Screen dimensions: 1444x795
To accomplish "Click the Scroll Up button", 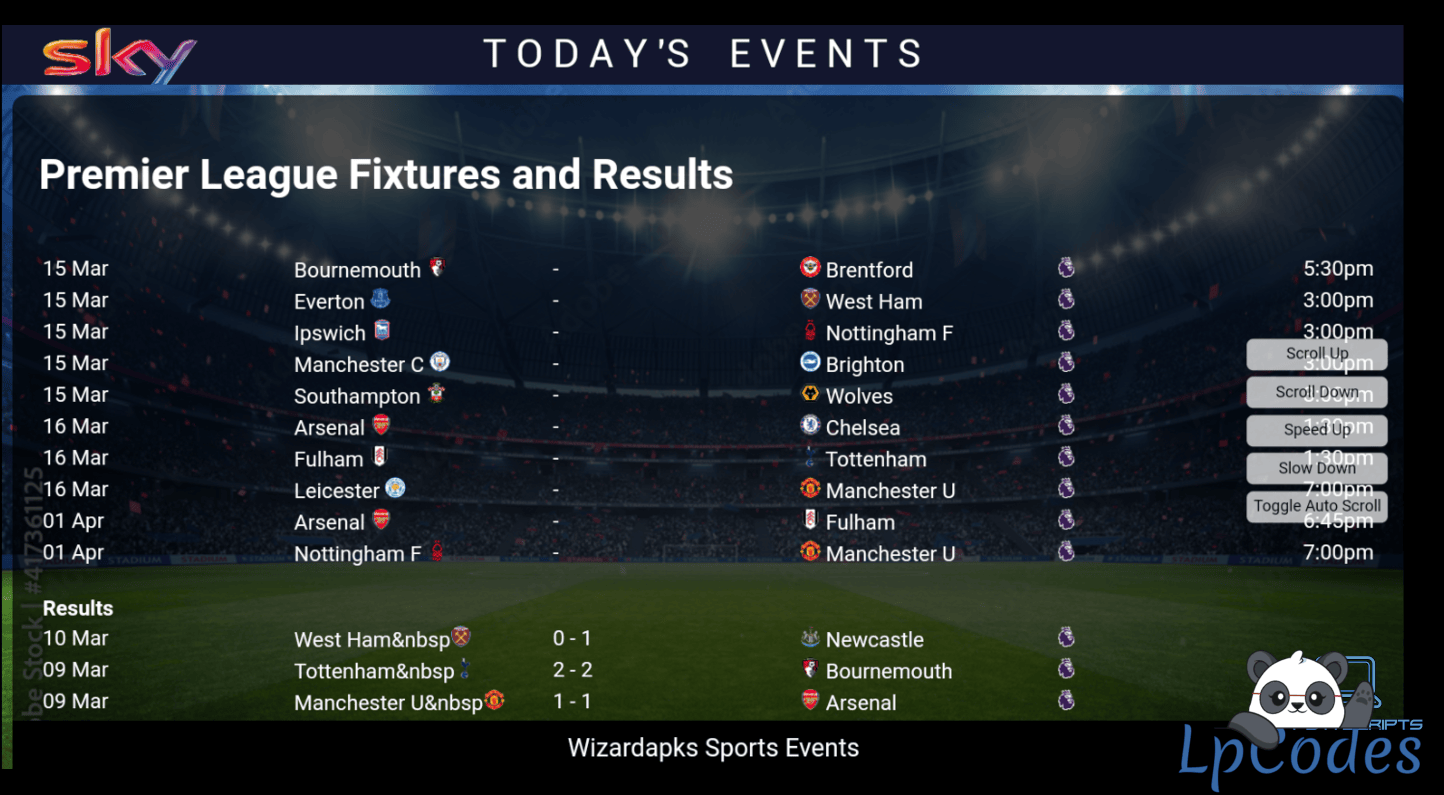I will tap(1316, 354).
